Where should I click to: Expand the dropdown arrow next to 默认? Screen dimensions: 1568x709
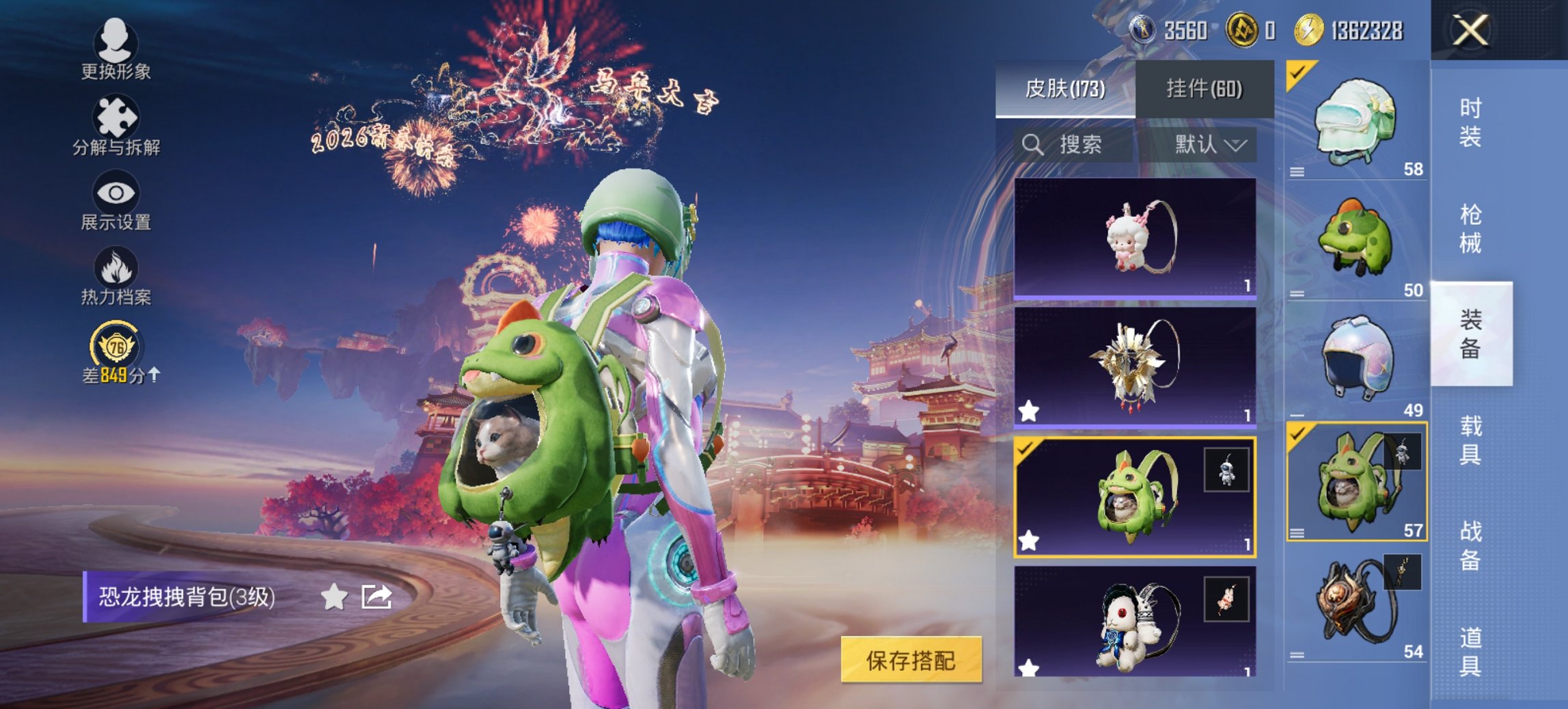[x=1237, y=146]
